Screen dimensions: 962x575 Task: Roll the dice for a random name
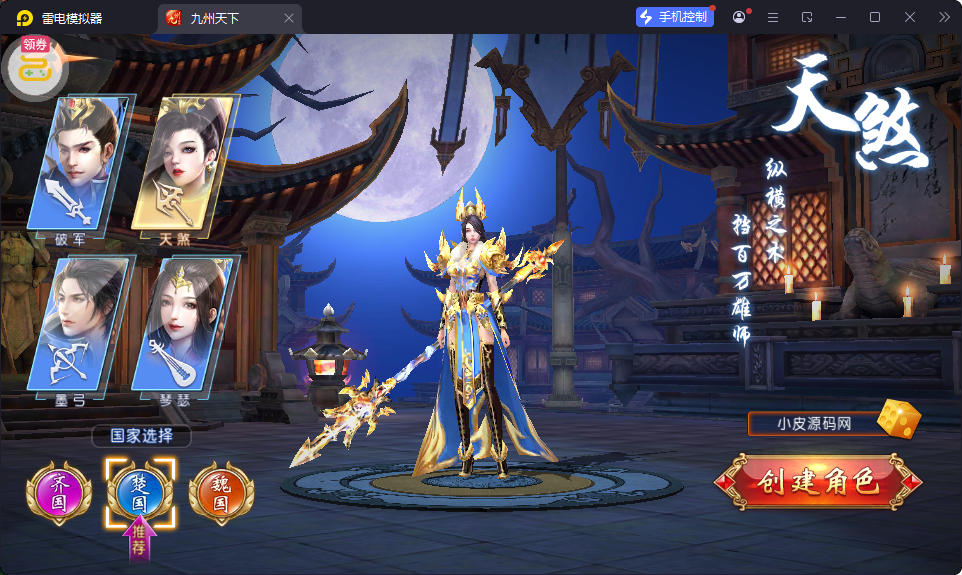(898, 420)
